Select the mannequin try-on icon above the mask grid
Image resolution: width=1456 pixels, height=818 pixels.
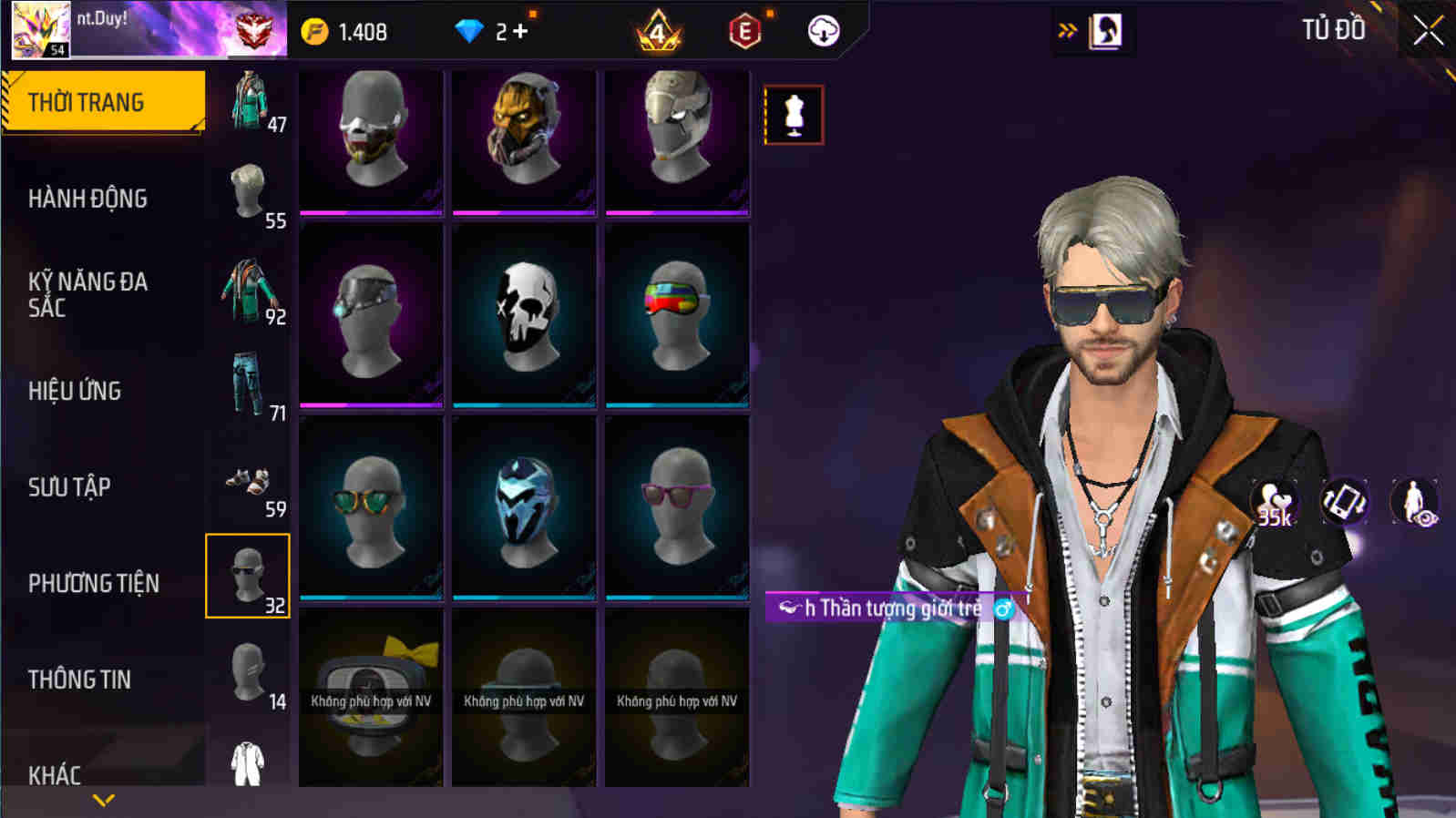(x=795, y=117)
